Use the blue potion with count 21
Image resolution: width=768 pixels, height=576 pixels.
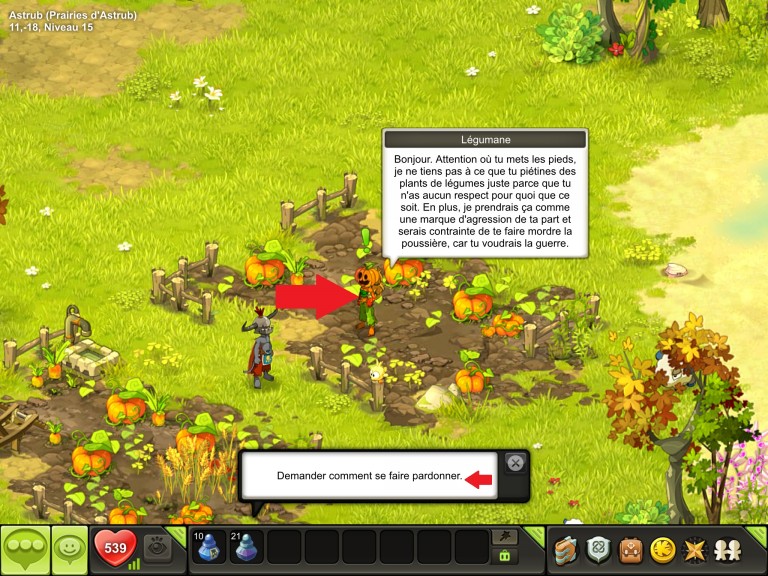point(246,548)
